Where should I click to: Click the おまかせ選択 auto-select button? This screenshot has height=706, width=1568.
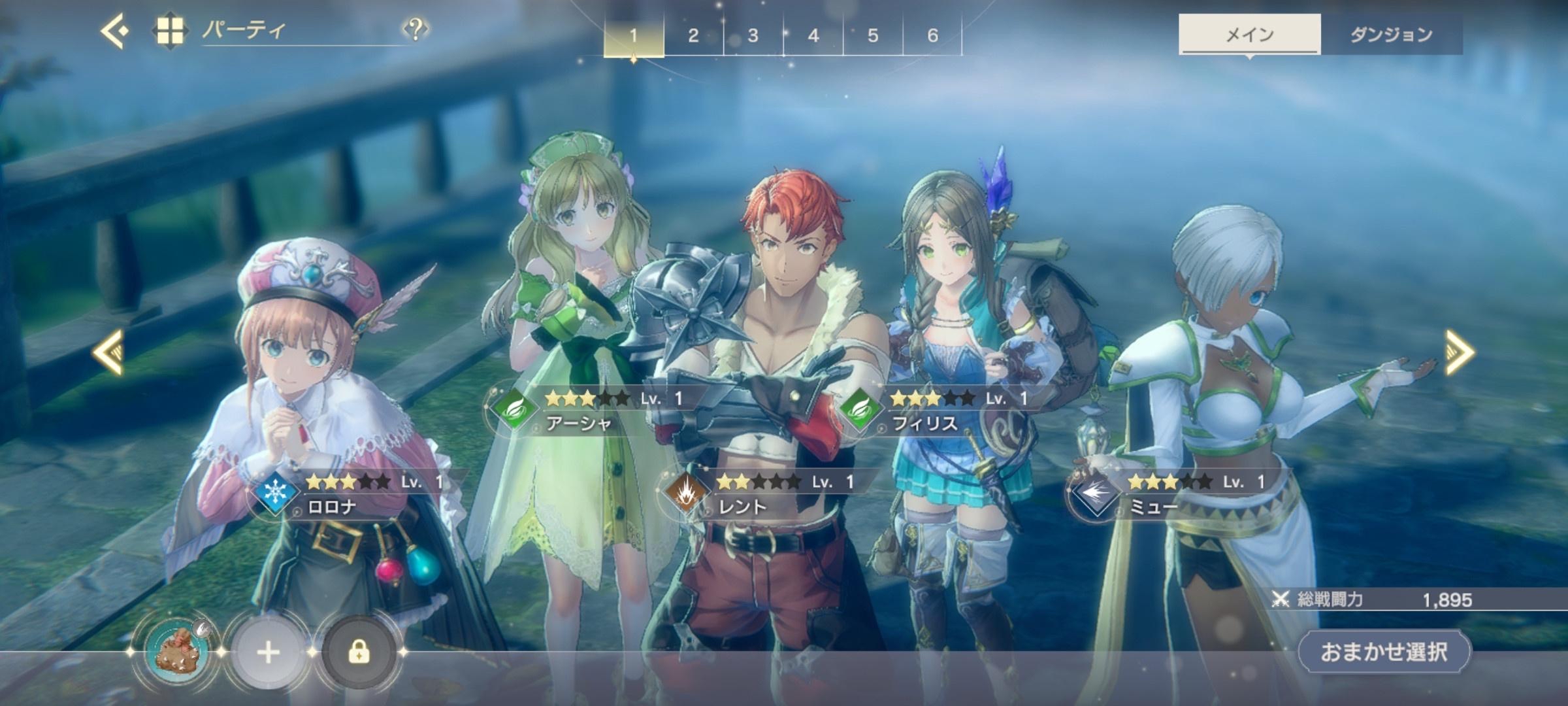click(x=1384, y=652)
